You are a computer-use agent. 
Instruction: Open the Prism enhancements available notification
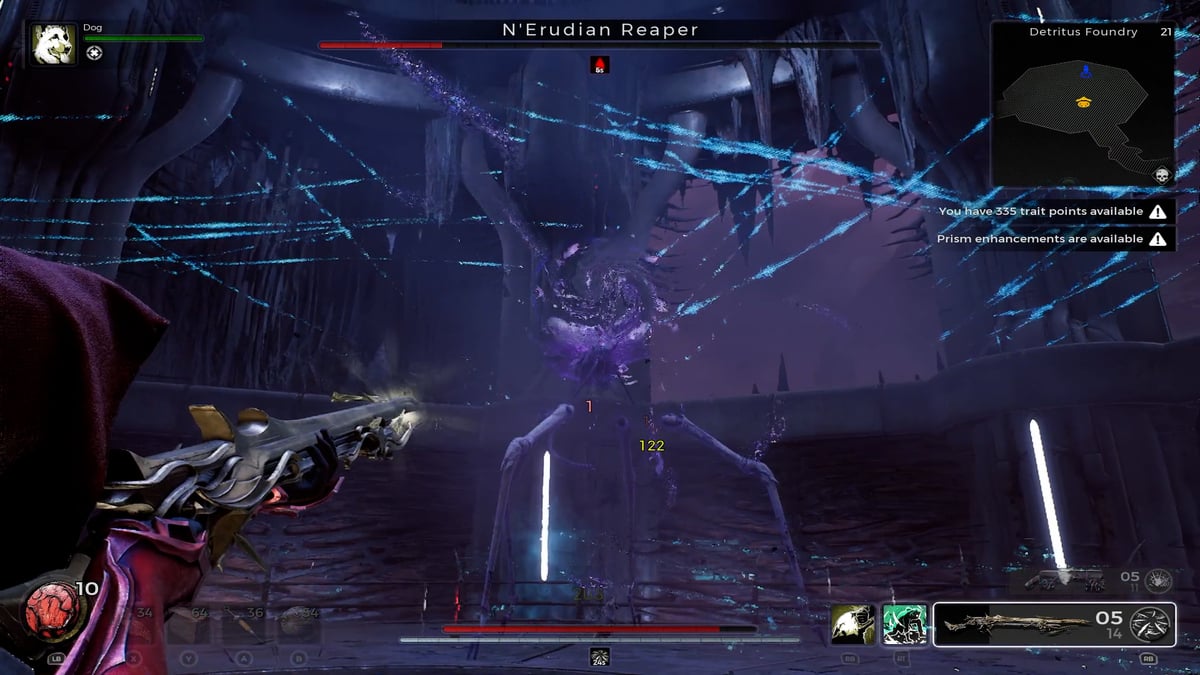coord(1056,240)
